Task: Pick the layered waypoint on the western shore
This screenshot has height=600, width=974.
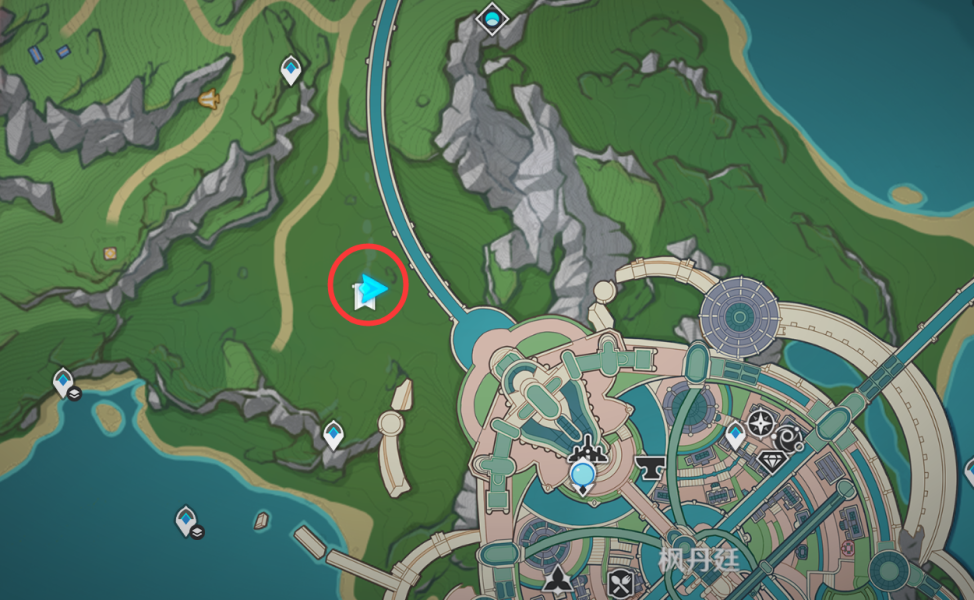Action: [64, 382]
